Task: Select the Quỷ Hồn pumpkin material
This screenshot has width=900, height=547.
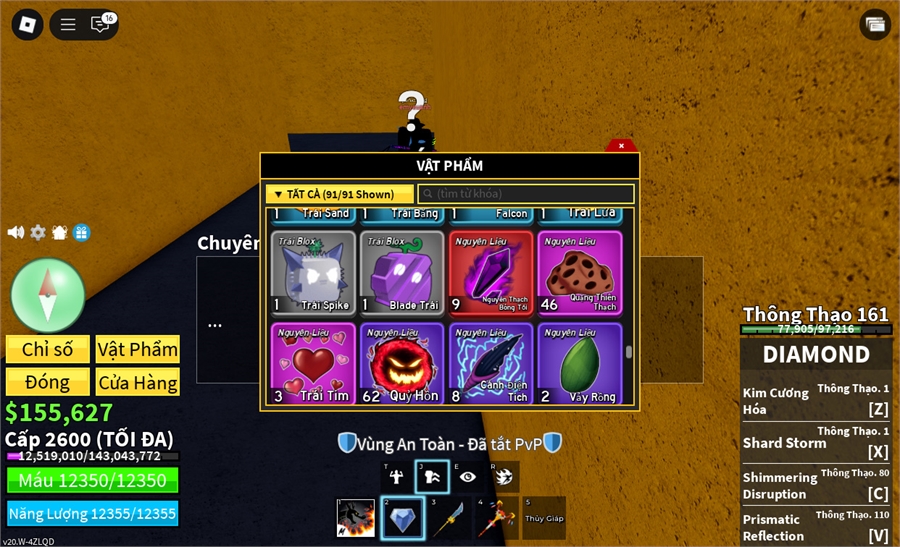Action: (402, 363)
